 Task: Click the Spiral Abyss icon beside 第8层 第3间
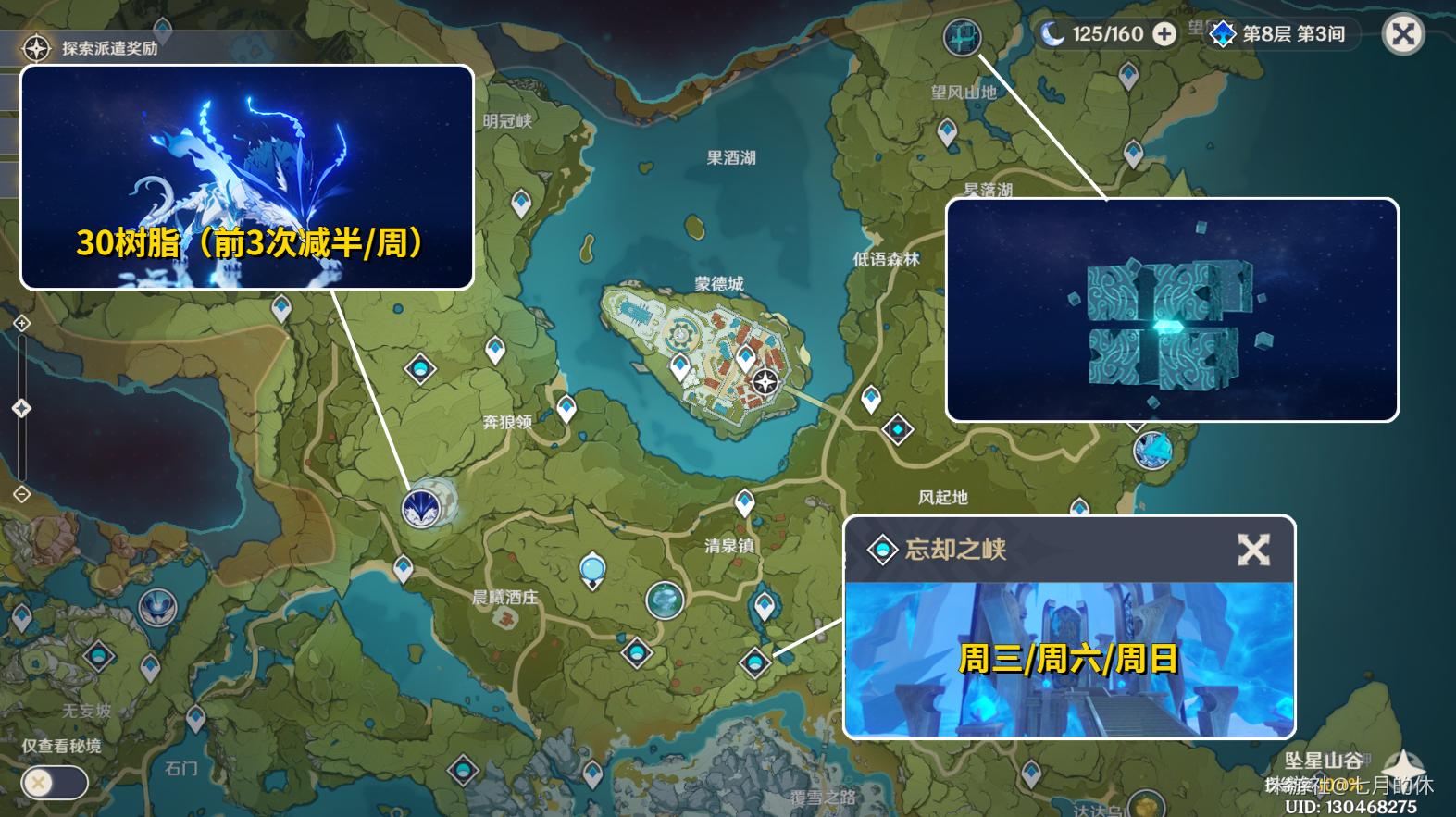coord(1225,35)
